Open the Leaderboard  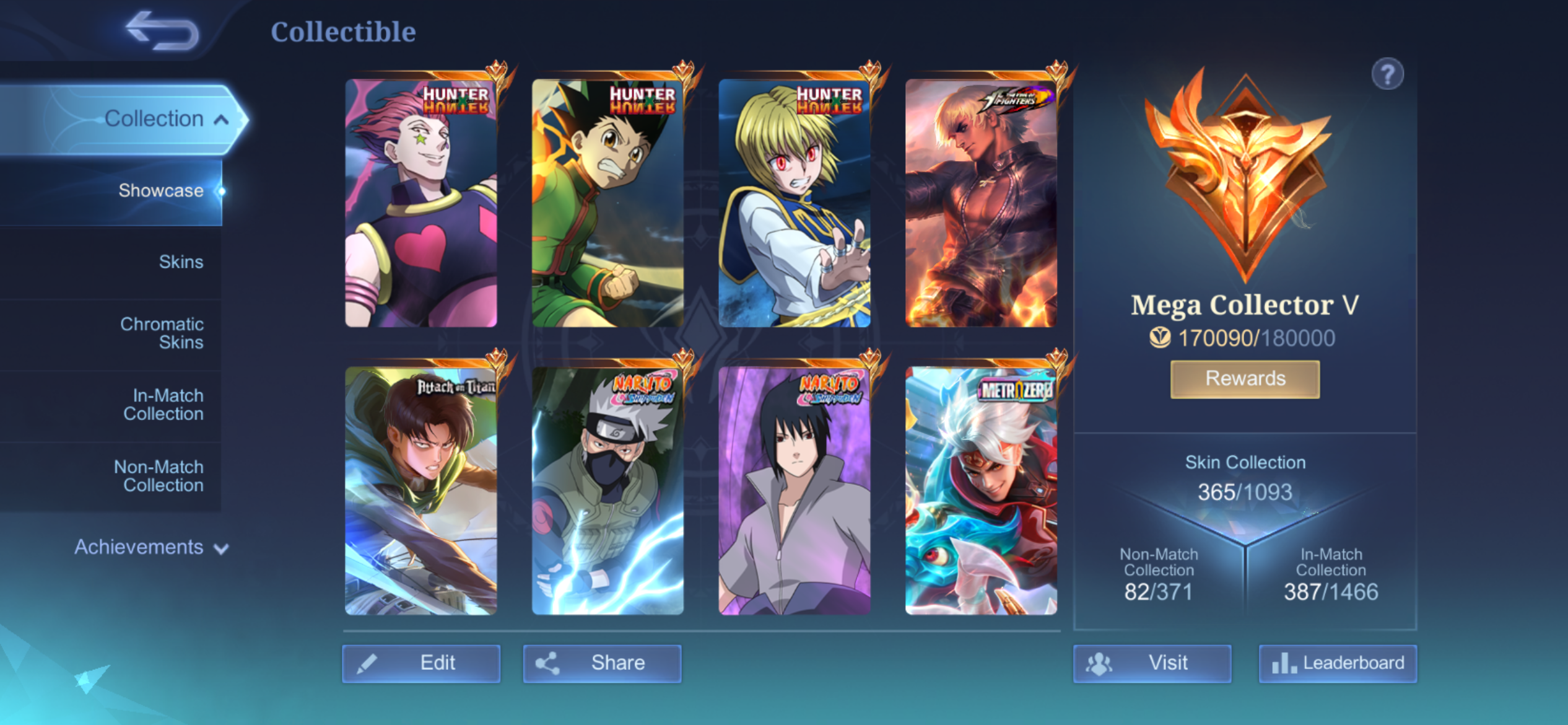1338,663
